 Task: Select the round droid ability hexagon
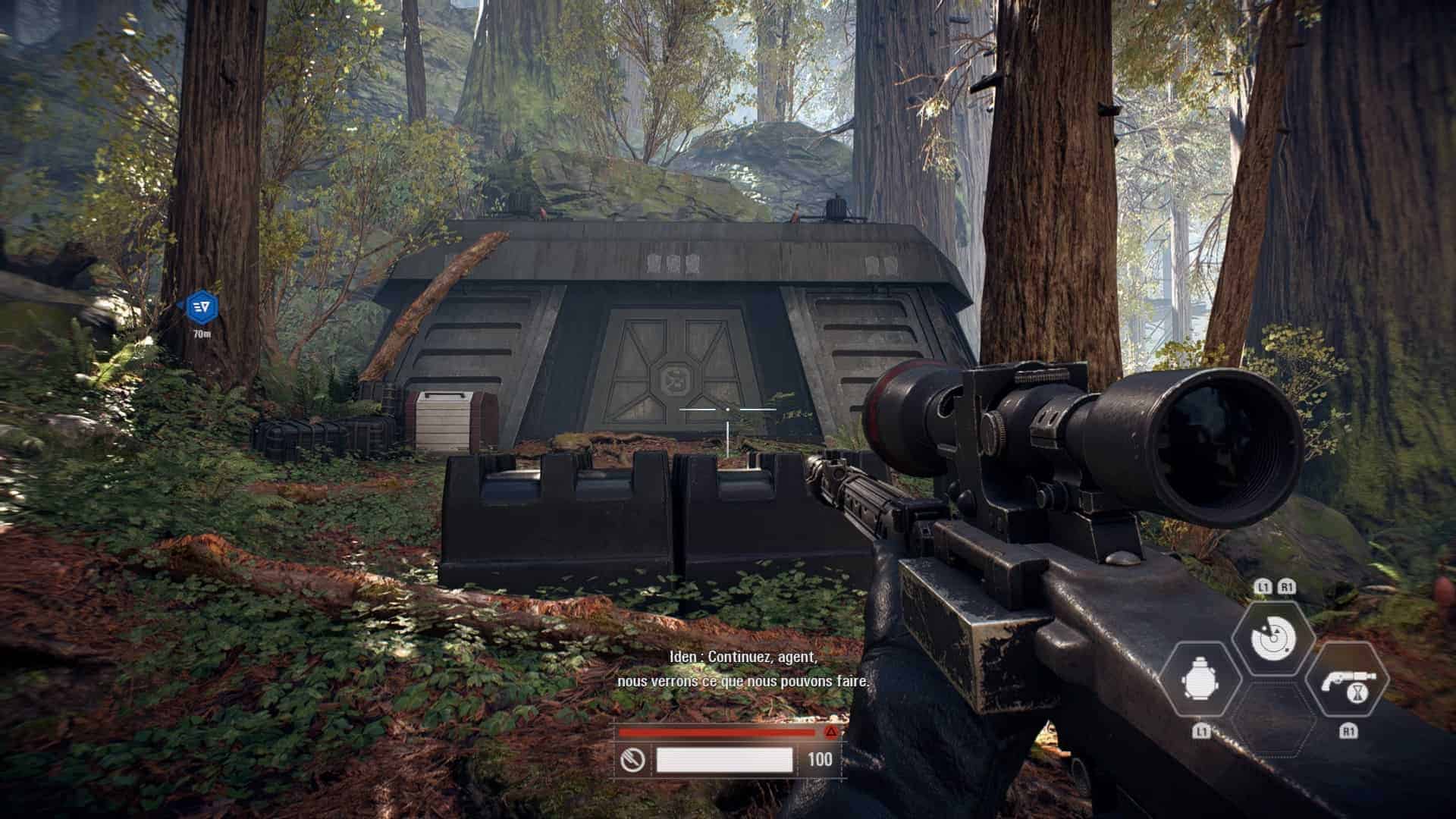coord(1204,680)
